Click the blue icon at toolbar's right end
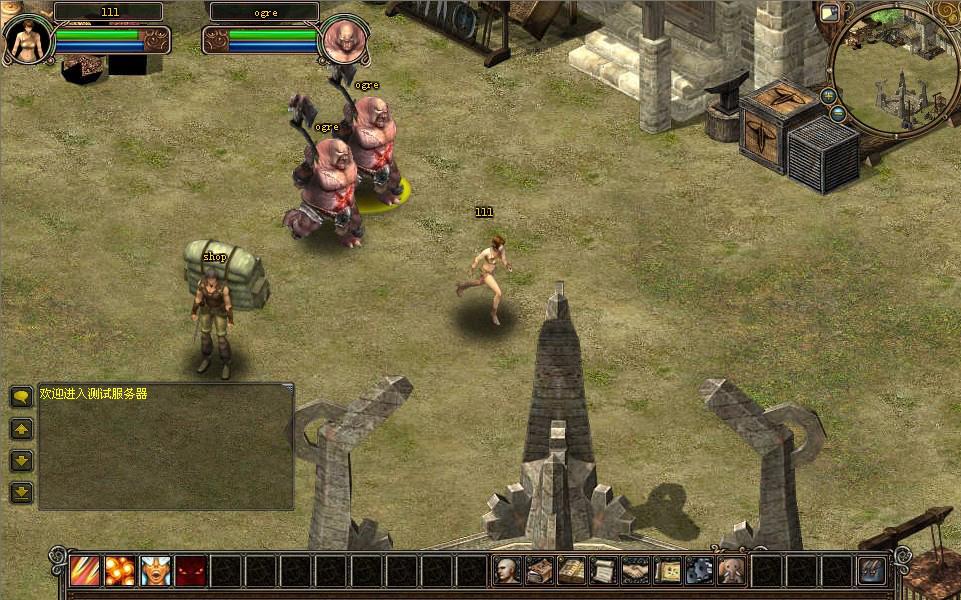Screen dimensions: 961x600 tap(872, 571)
